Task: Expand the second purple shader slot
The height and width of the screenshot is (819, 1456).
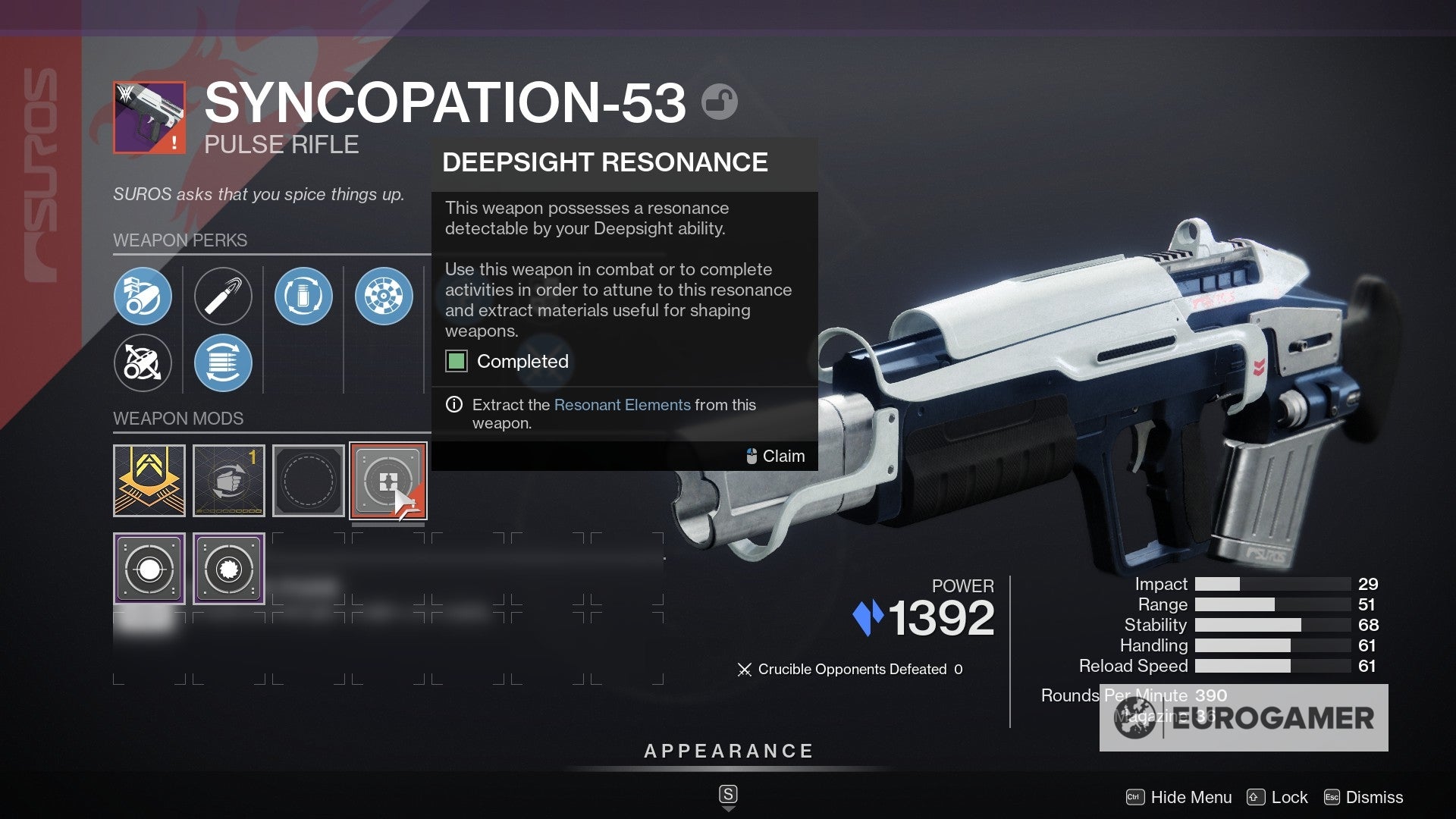Action: coord(229,568)
